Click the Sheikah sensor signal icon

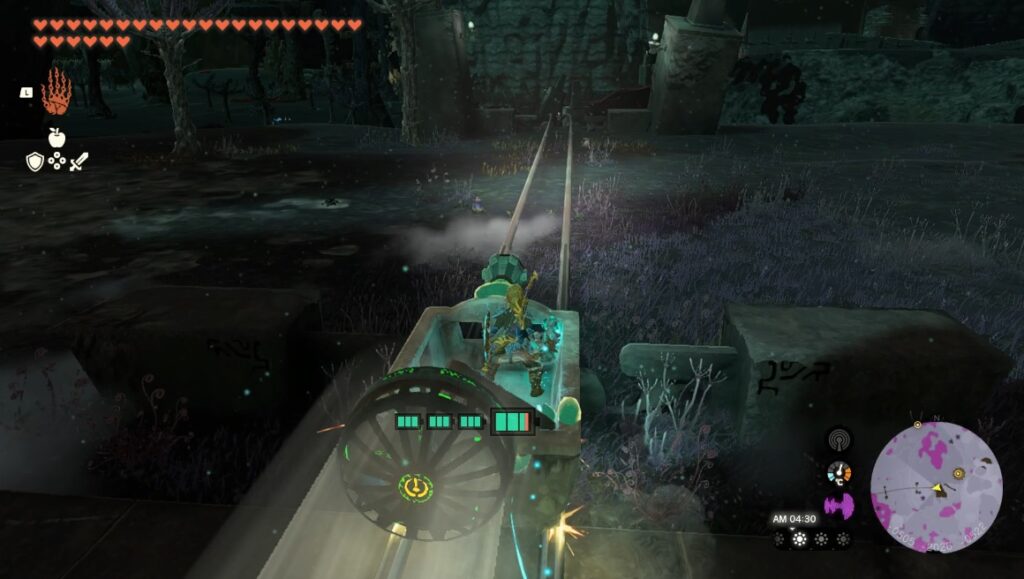click(x=839, y=439)
